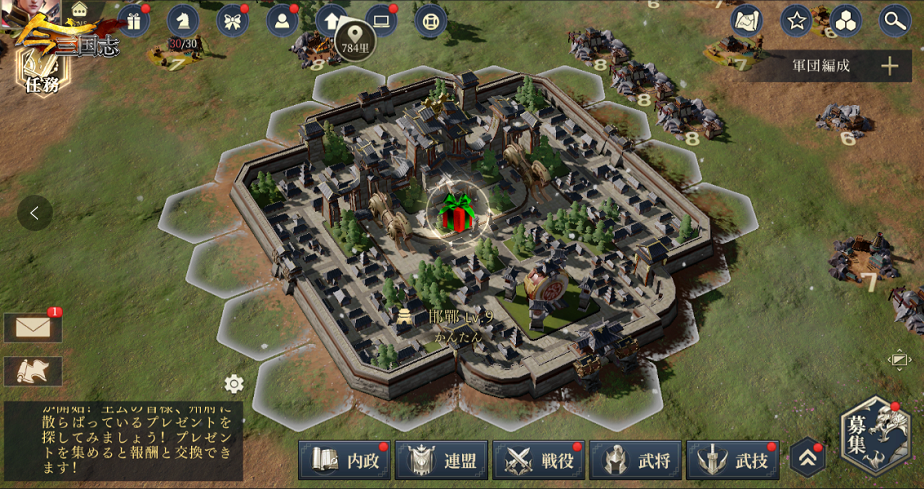Open the 武将 generals menu
Image resolution: width=924 pixels, height=489 pixels.
635,460
